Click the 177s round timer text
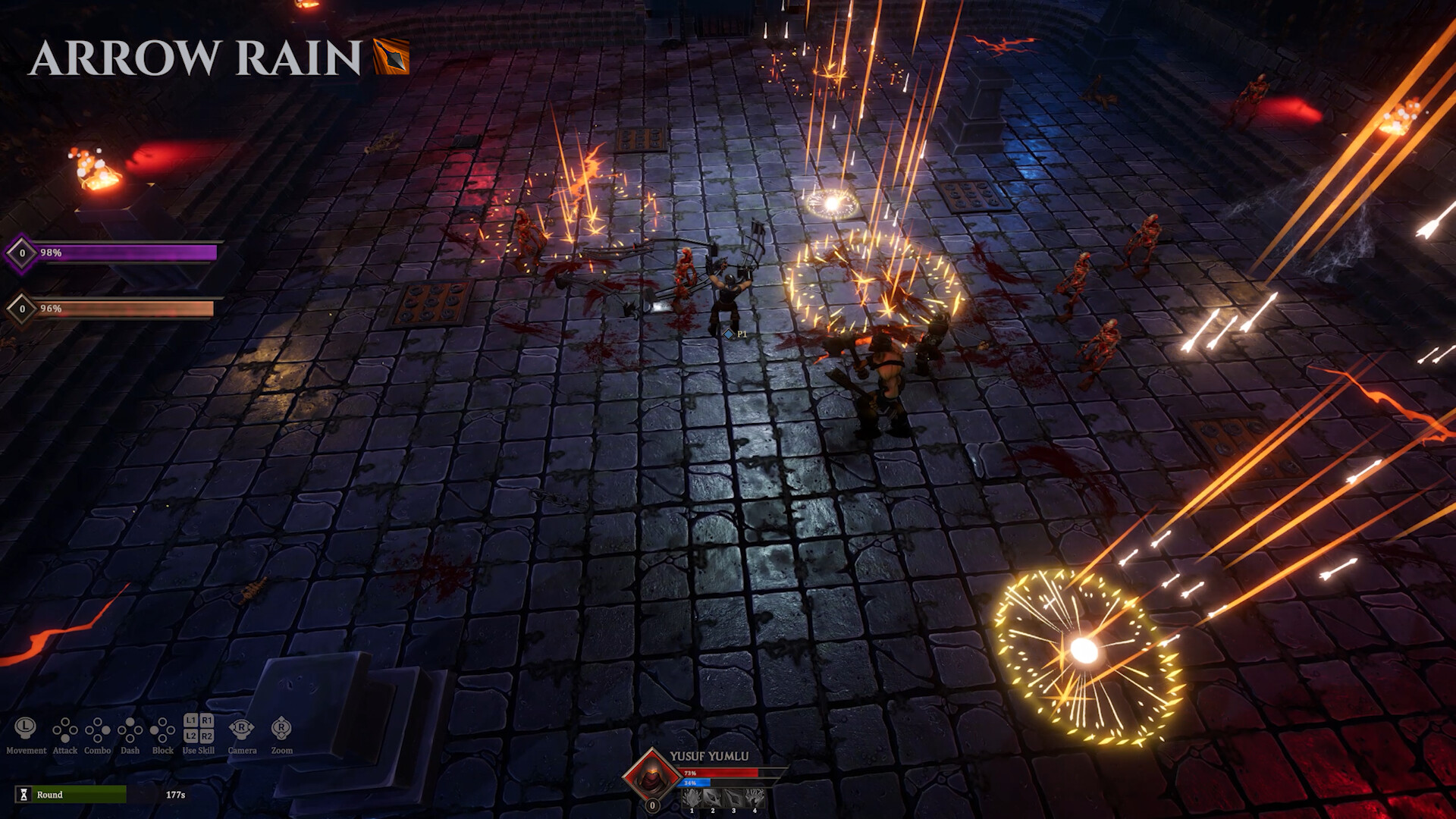The width and height of the screenshot is (1456, 819). (x=175, y=795)
